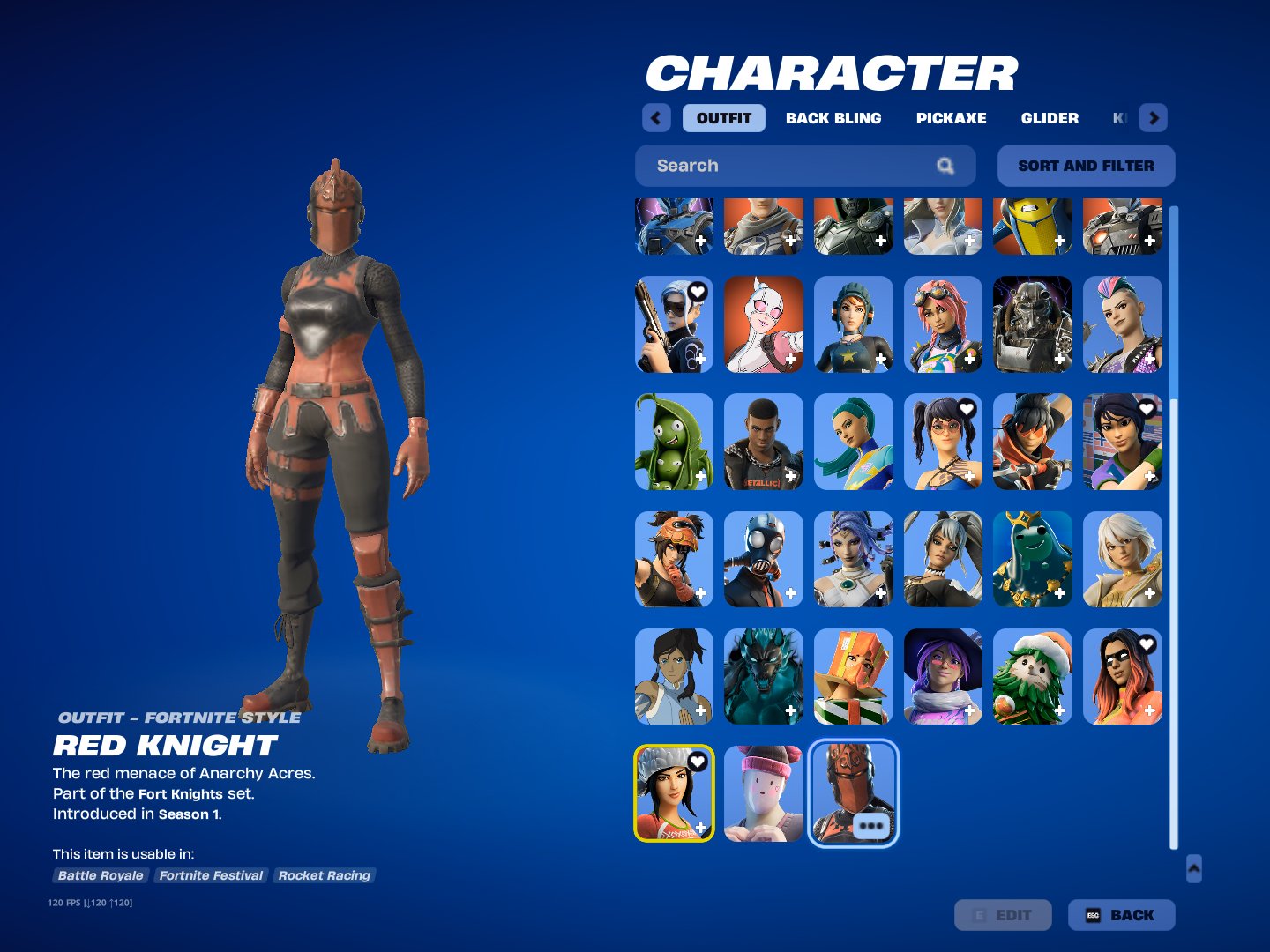
Task: Open the PICKAXE tab
Action: pos(951,117)
